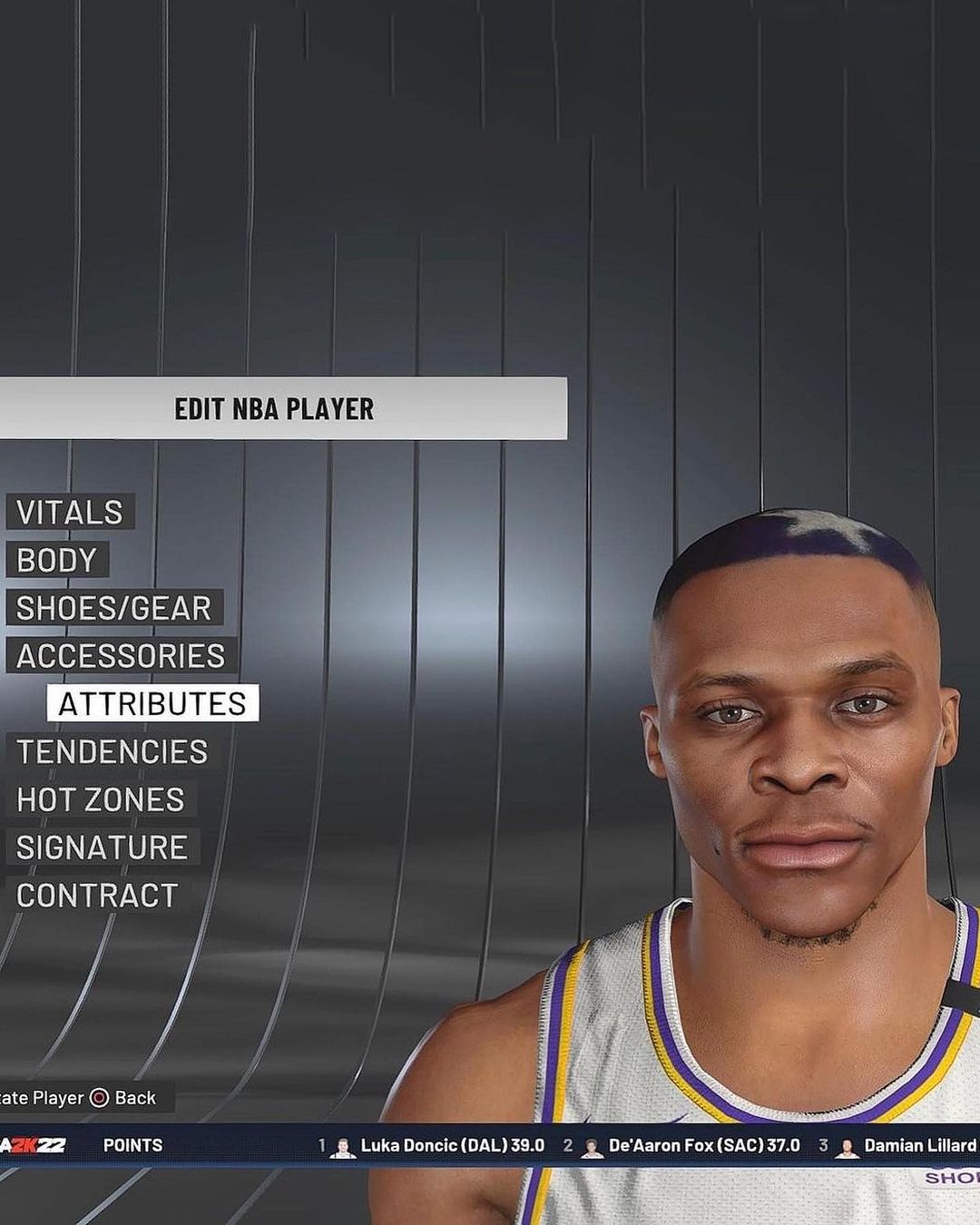
Task: Open the Signature settings
Action: 102,848
